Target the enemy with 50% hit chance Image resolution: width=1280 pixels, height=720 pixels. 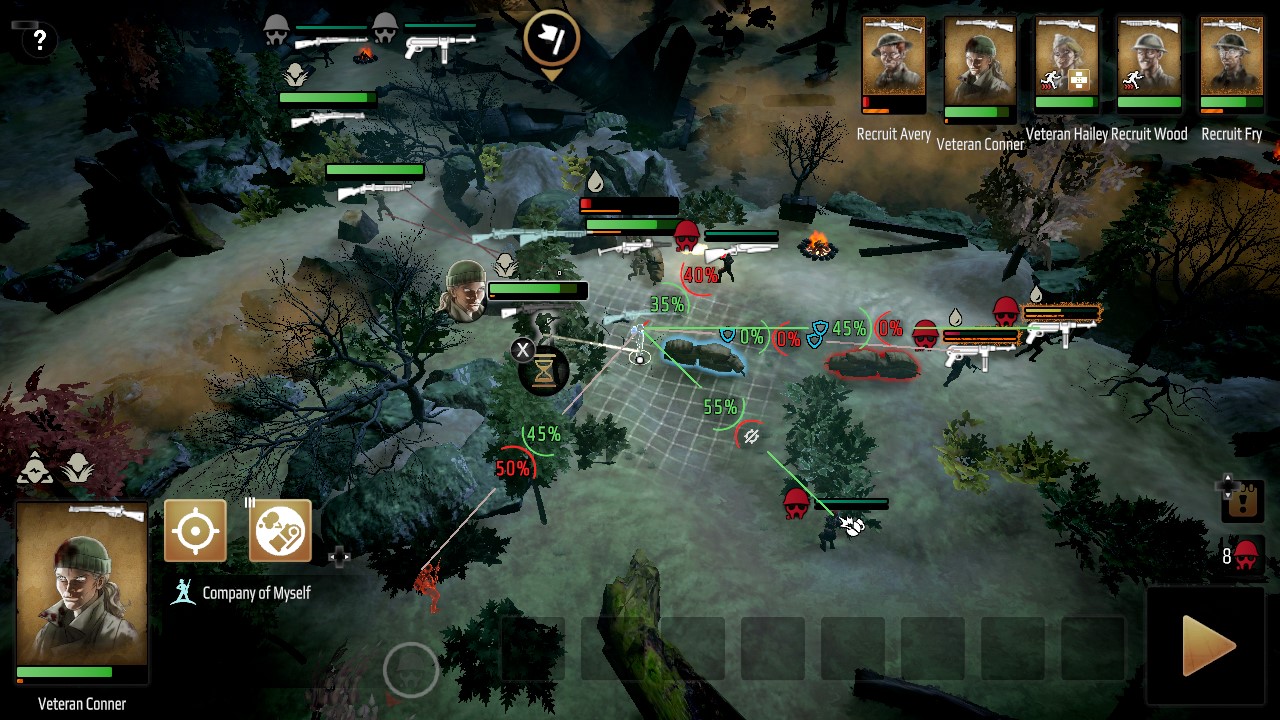[x=513, y=469]
